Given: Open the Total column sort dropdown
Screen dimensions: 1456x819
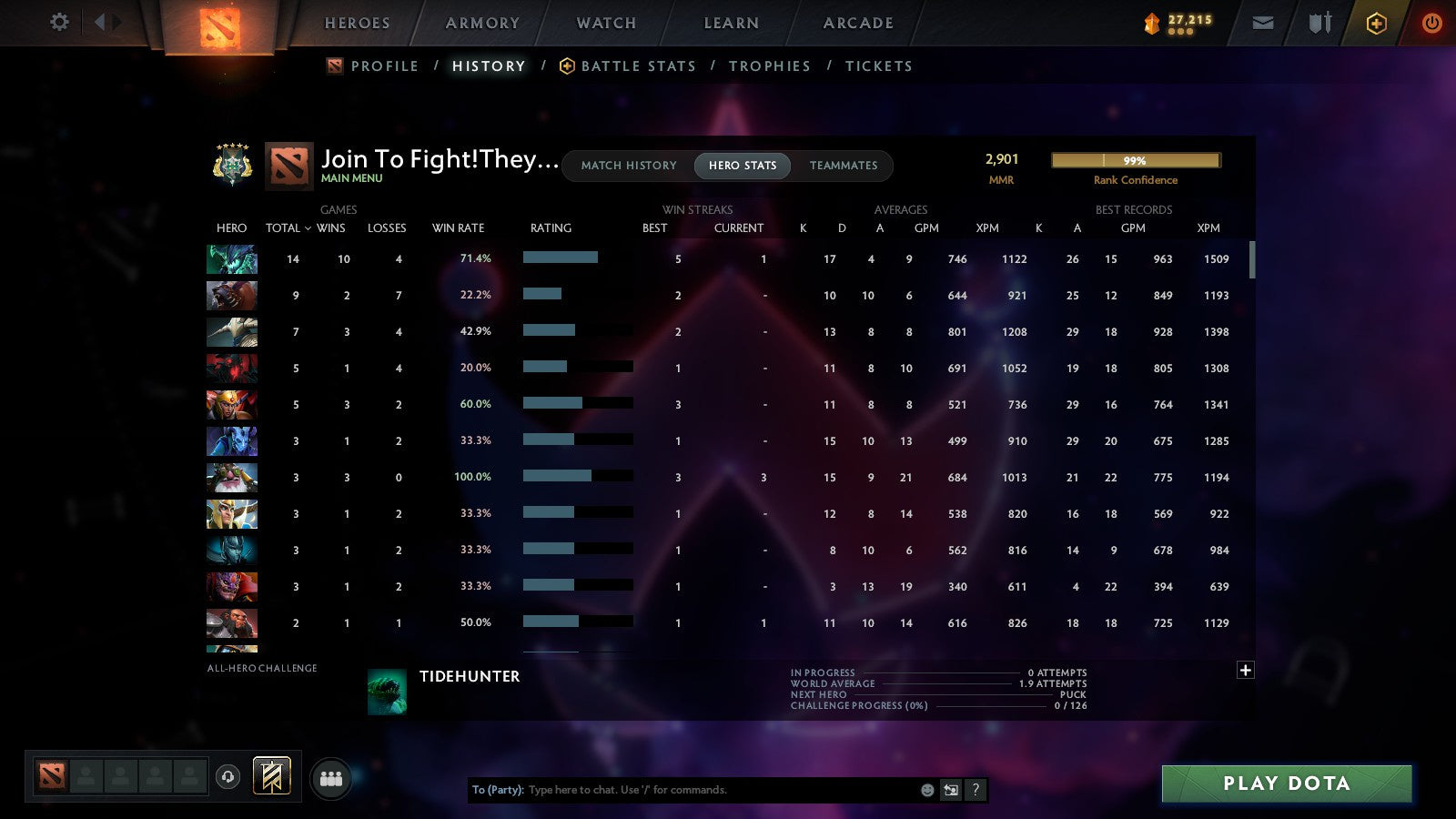Looking at the screenshot, I should [288, 228].
